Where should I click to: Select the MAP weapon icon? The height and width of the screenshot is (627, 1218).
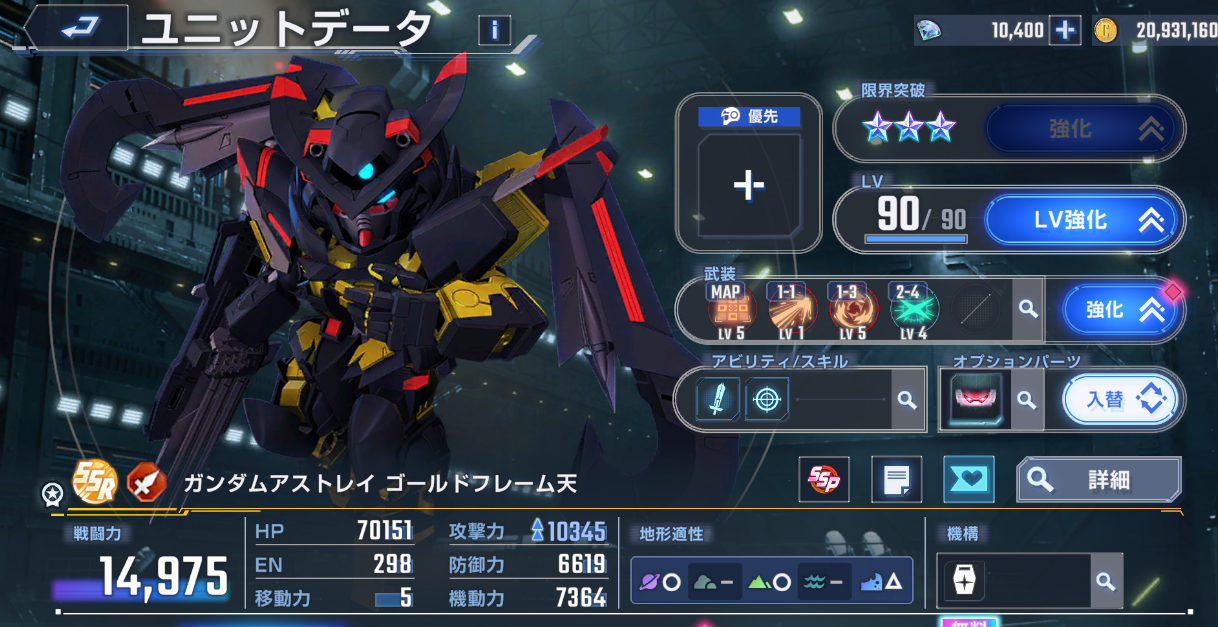click(x=725, y=310)
